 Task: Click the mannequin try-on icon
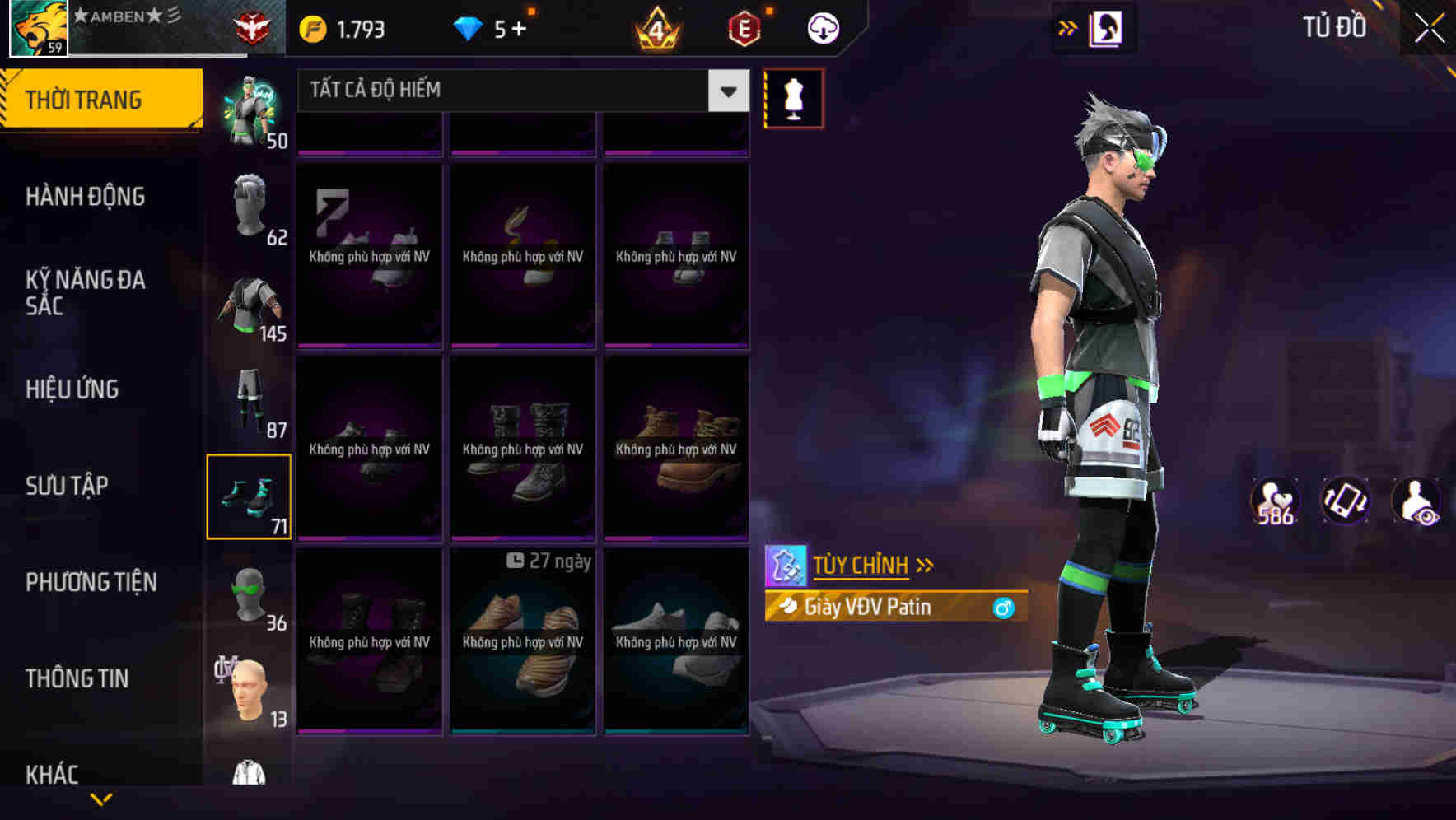click(791, 97)
